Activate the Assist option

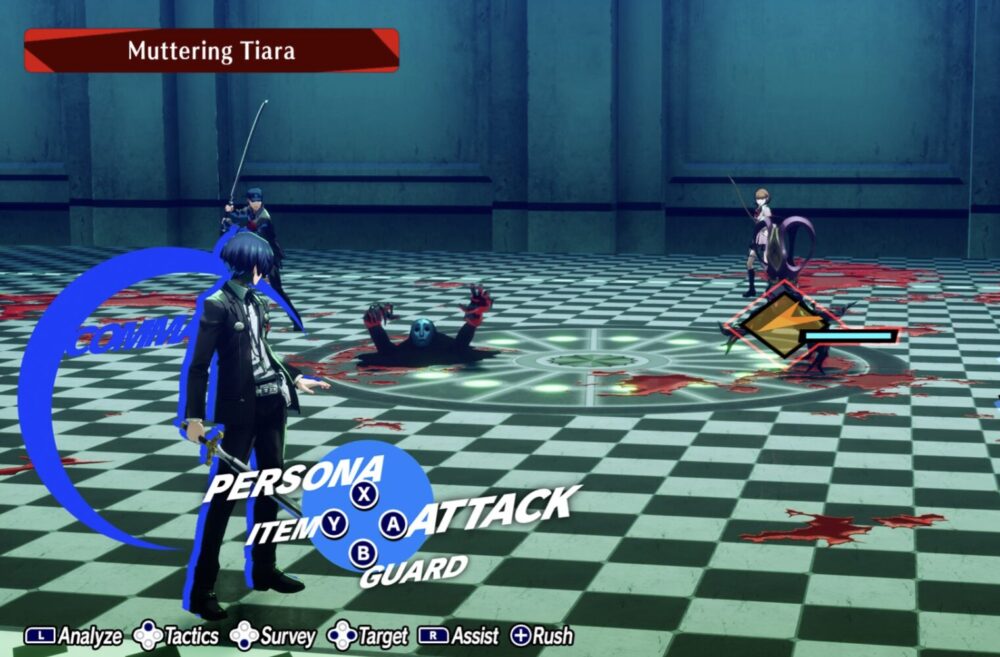click(x=458, y=636)
